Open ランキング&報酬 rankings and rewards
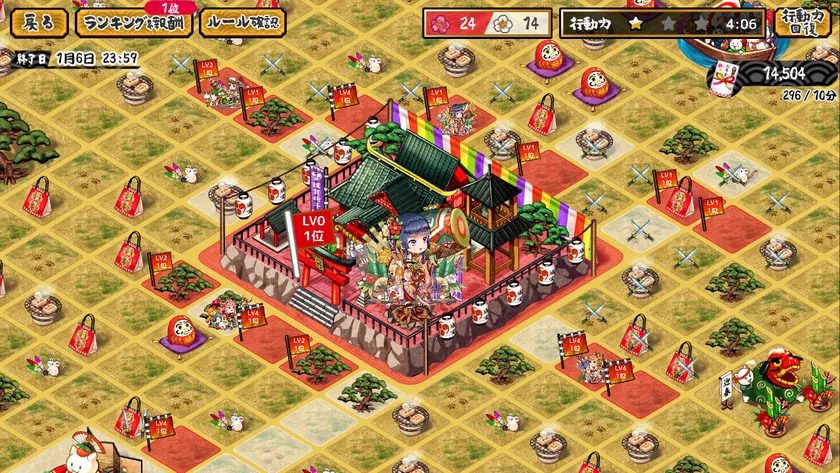 [x=134, y=23]
